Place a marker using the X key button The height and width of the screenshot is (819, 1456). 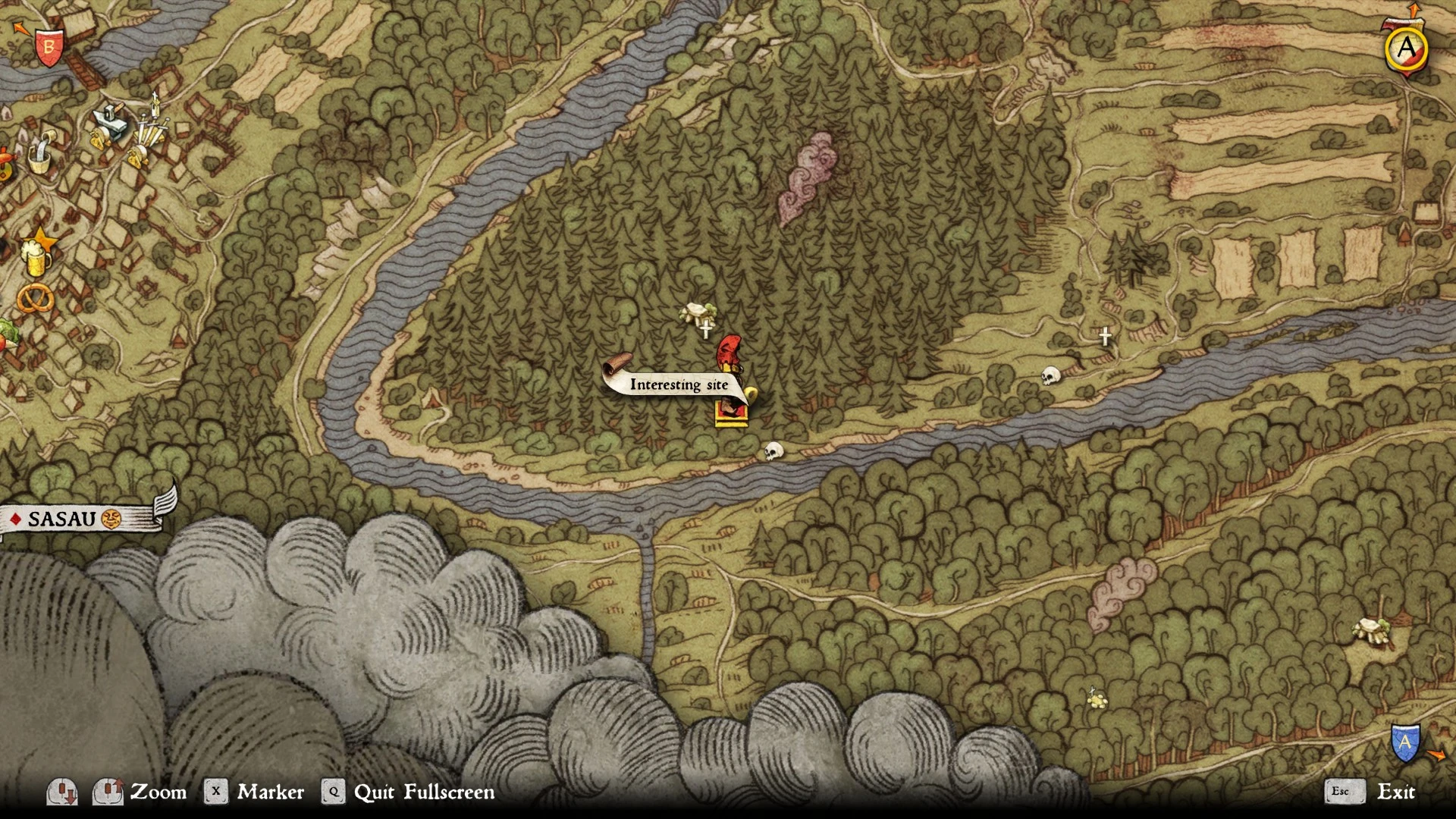[216, 791]
